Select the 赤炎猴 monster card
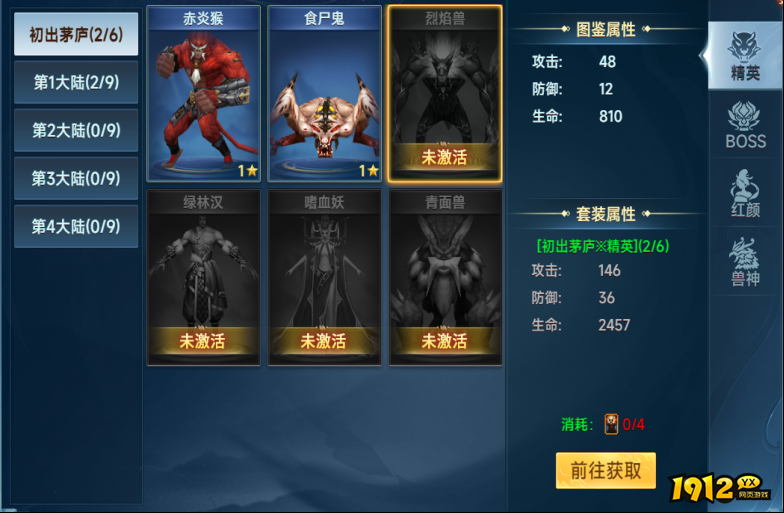 pos(204,94)
